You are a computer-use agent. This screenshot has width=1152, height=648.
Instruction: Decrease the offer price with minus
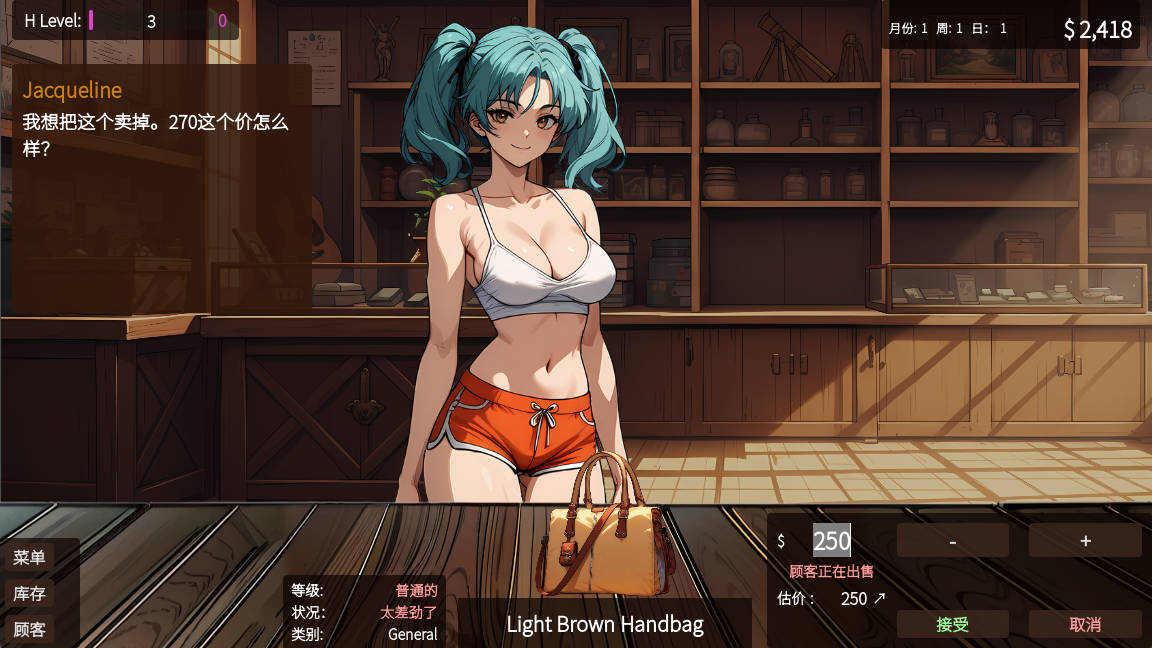pyautogui.click(x=952, y=541)
